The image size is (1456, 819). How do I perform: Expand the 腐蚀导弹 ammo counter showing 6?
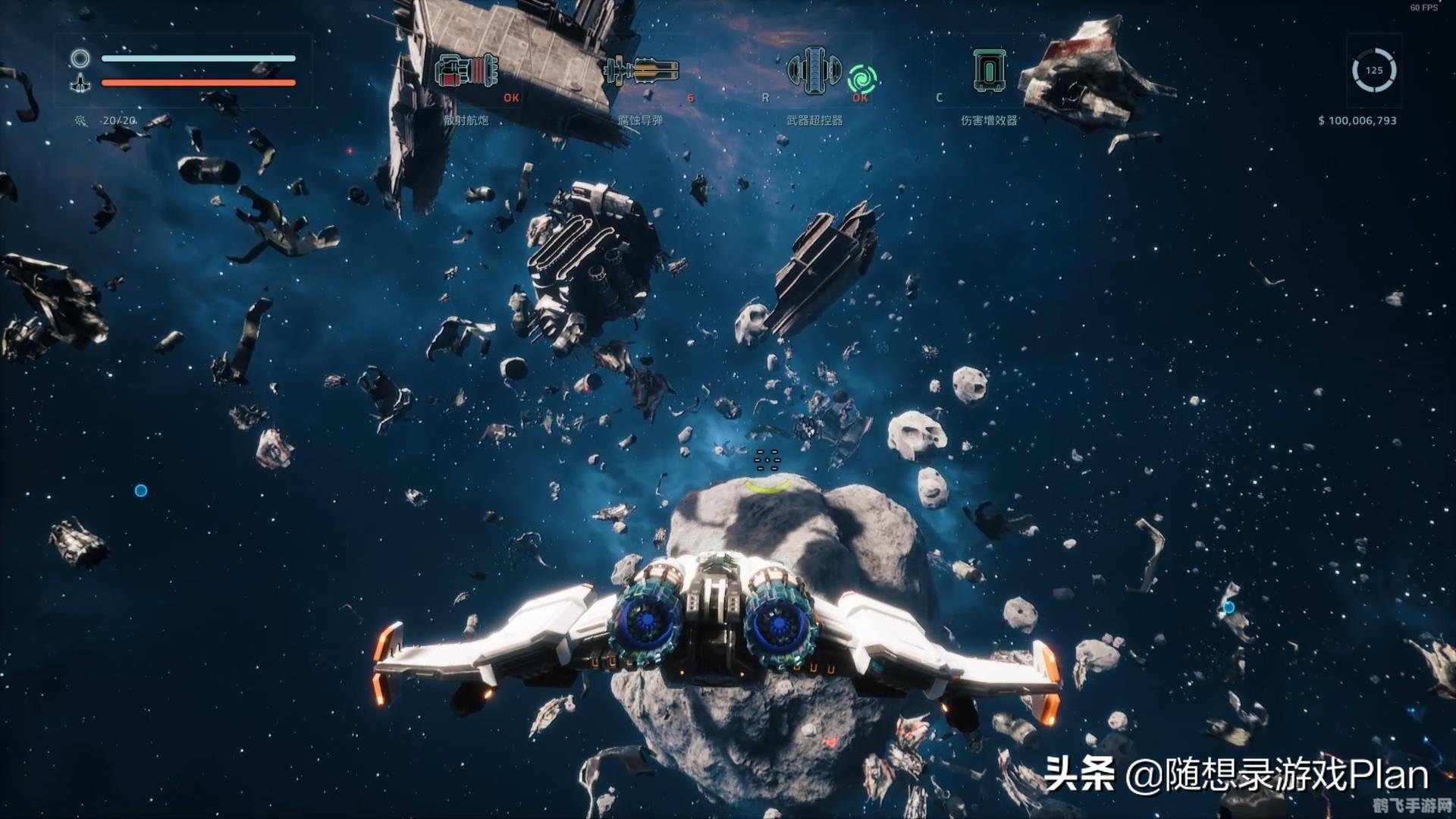[x=691, y=97]
